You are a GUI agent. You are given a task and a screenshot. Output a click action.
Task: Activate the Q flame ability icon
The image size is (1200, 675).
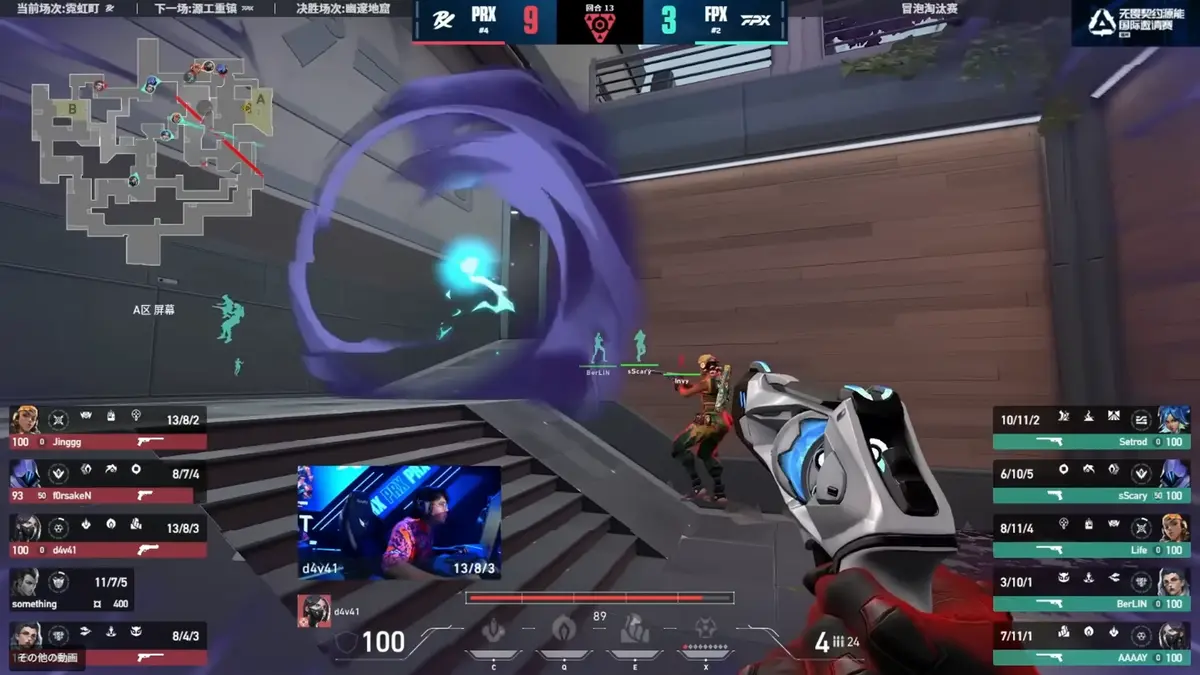[x=563, y=630]
